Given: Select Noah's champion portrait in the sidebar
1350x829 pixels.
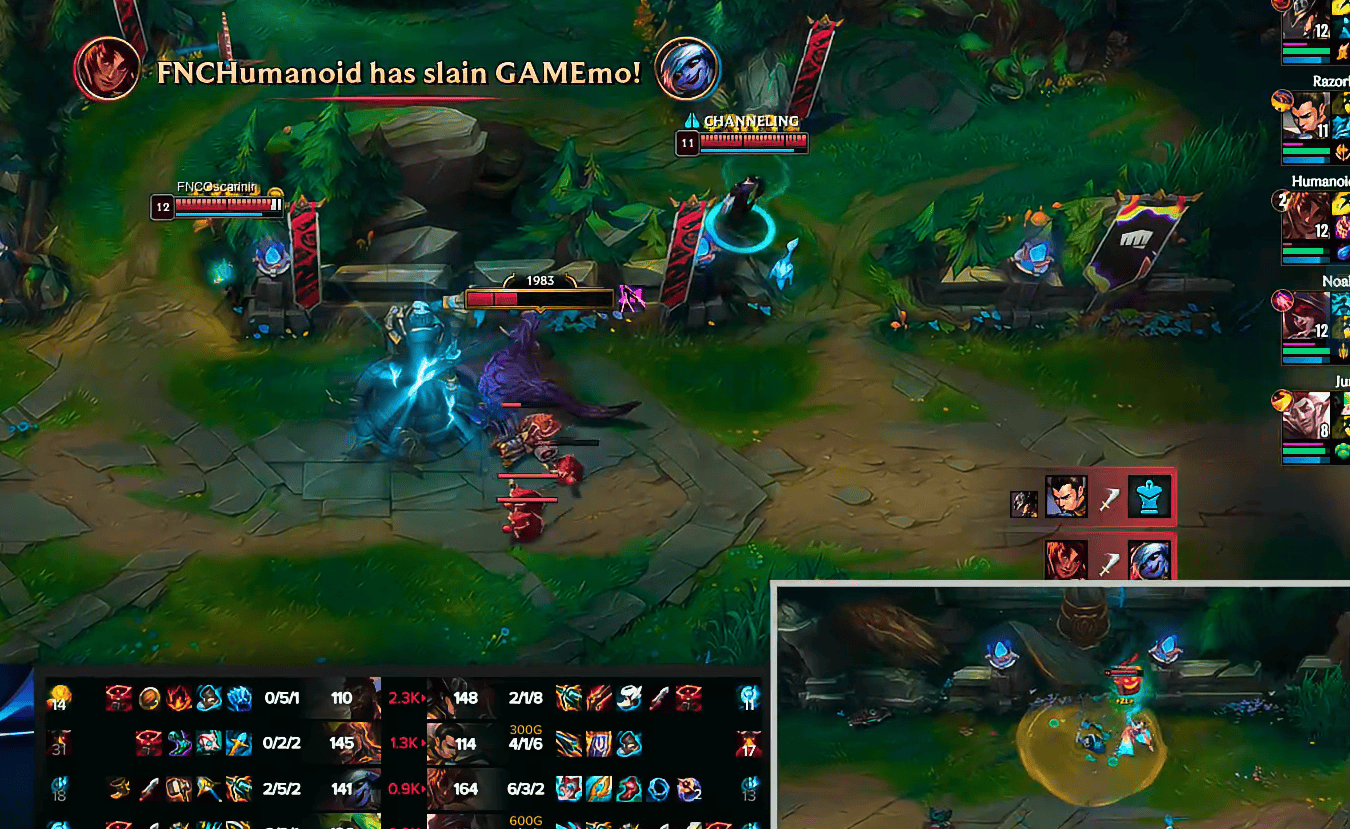Looking at the screenshot, I should (1305, 315).
